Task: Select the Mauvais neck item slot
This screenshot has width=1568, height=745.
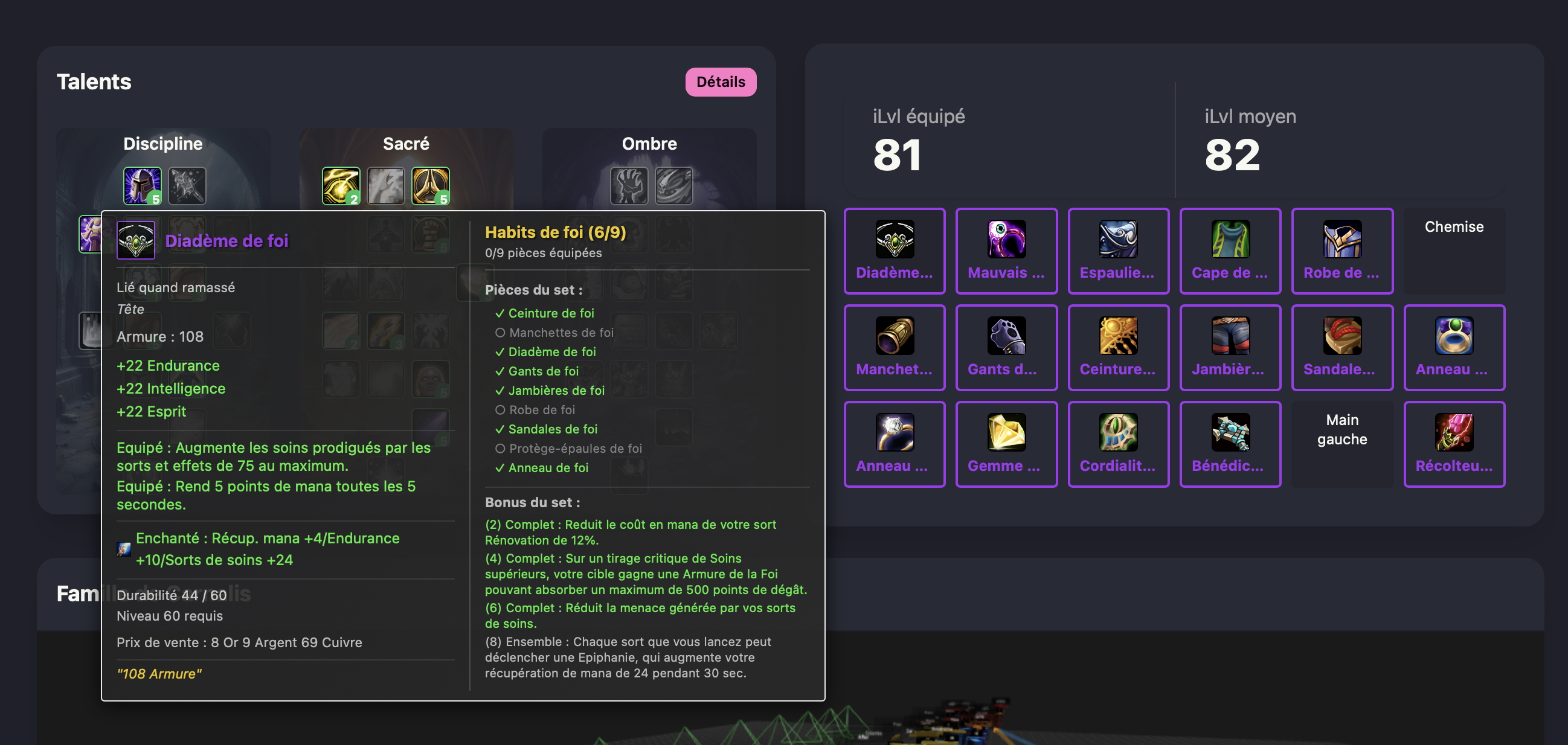Action: 1006,251
